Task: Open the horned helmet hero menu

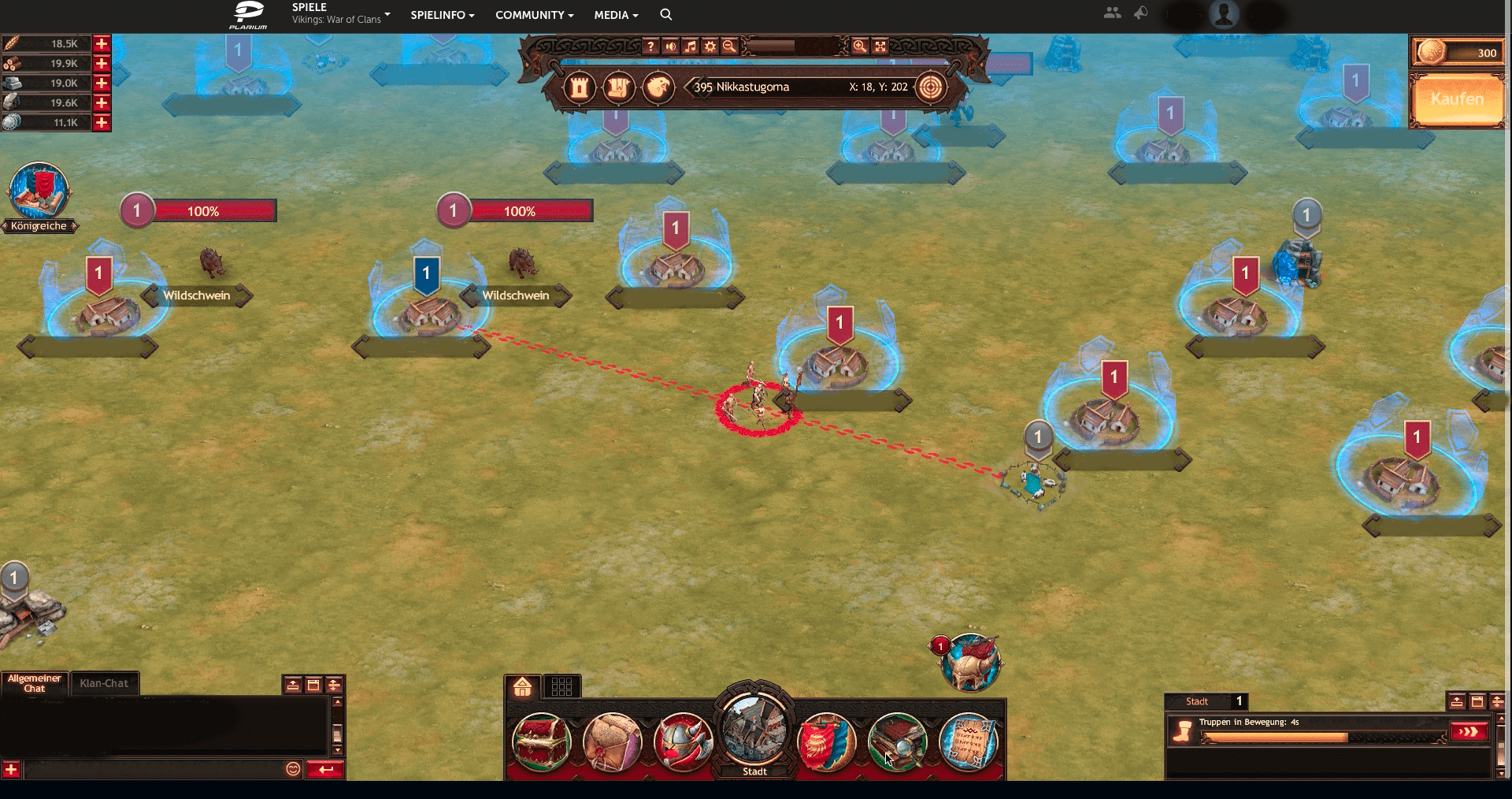Action: coord(683,741)
